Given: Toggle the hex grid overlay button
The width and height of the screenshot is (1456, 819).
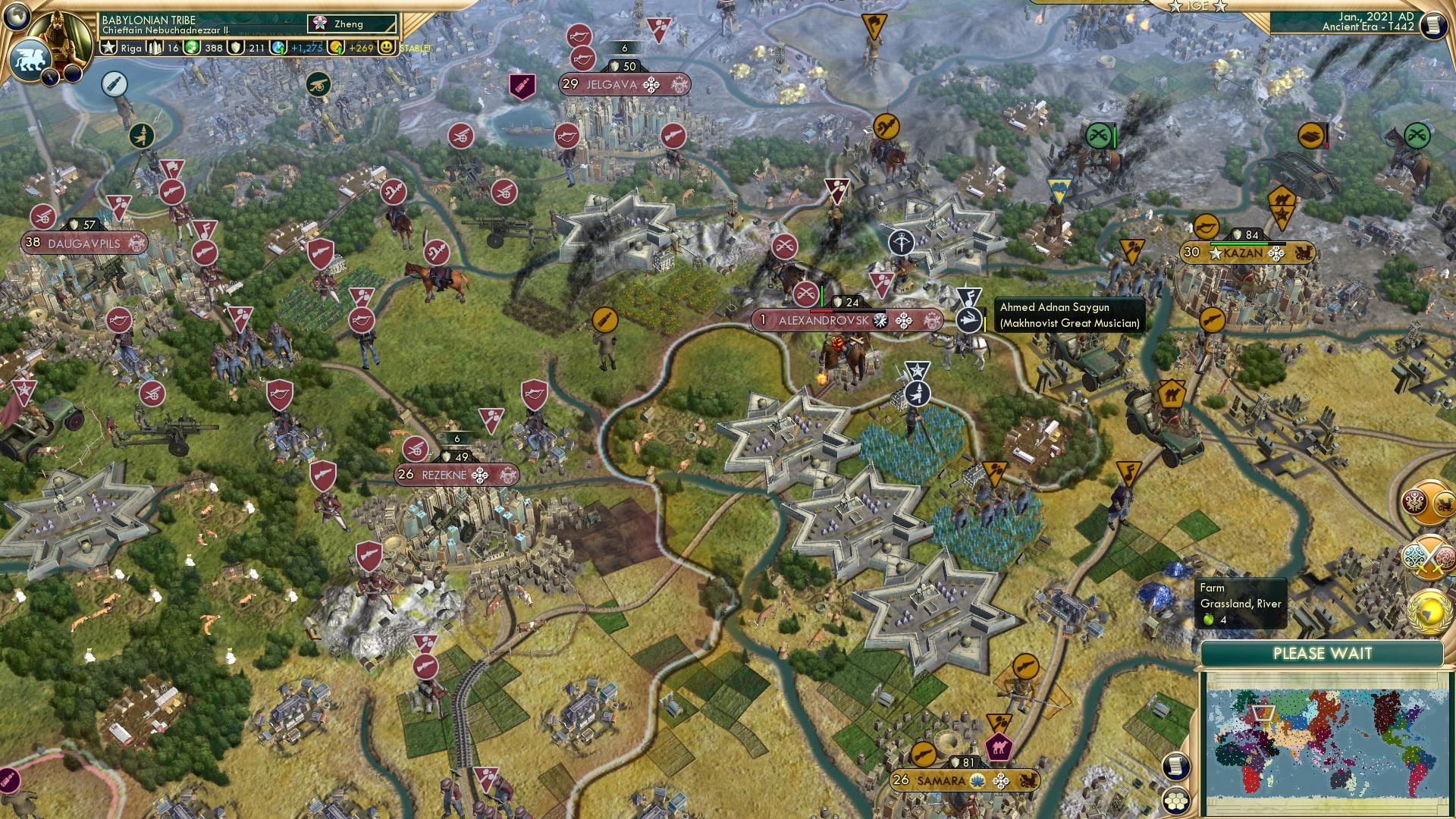Looking at the screenshot, I should coord(1176,801).
